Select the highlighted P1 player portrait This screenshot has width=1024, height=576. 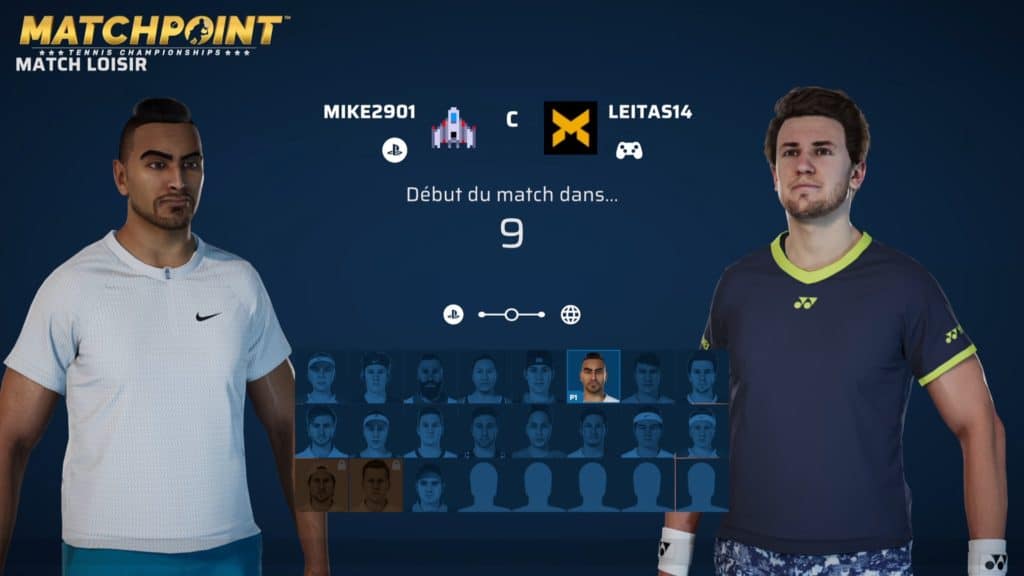pos(593,376)
